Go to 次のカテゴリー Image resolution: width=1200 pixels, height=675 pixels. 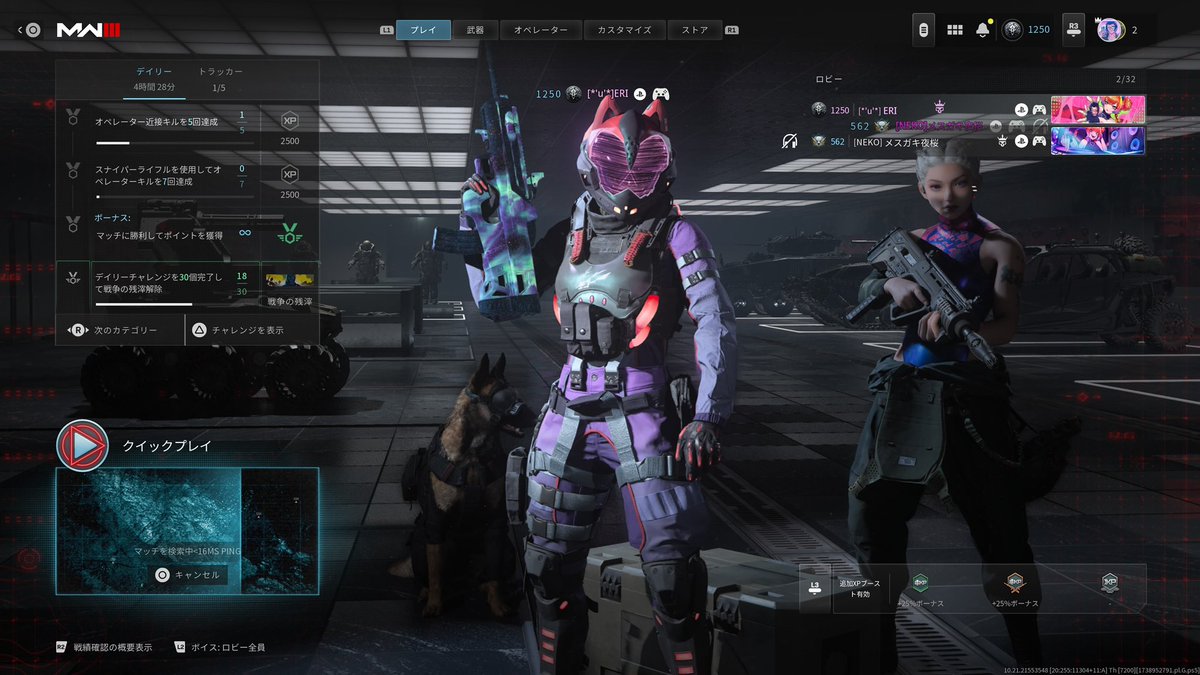tap(120, 329)
